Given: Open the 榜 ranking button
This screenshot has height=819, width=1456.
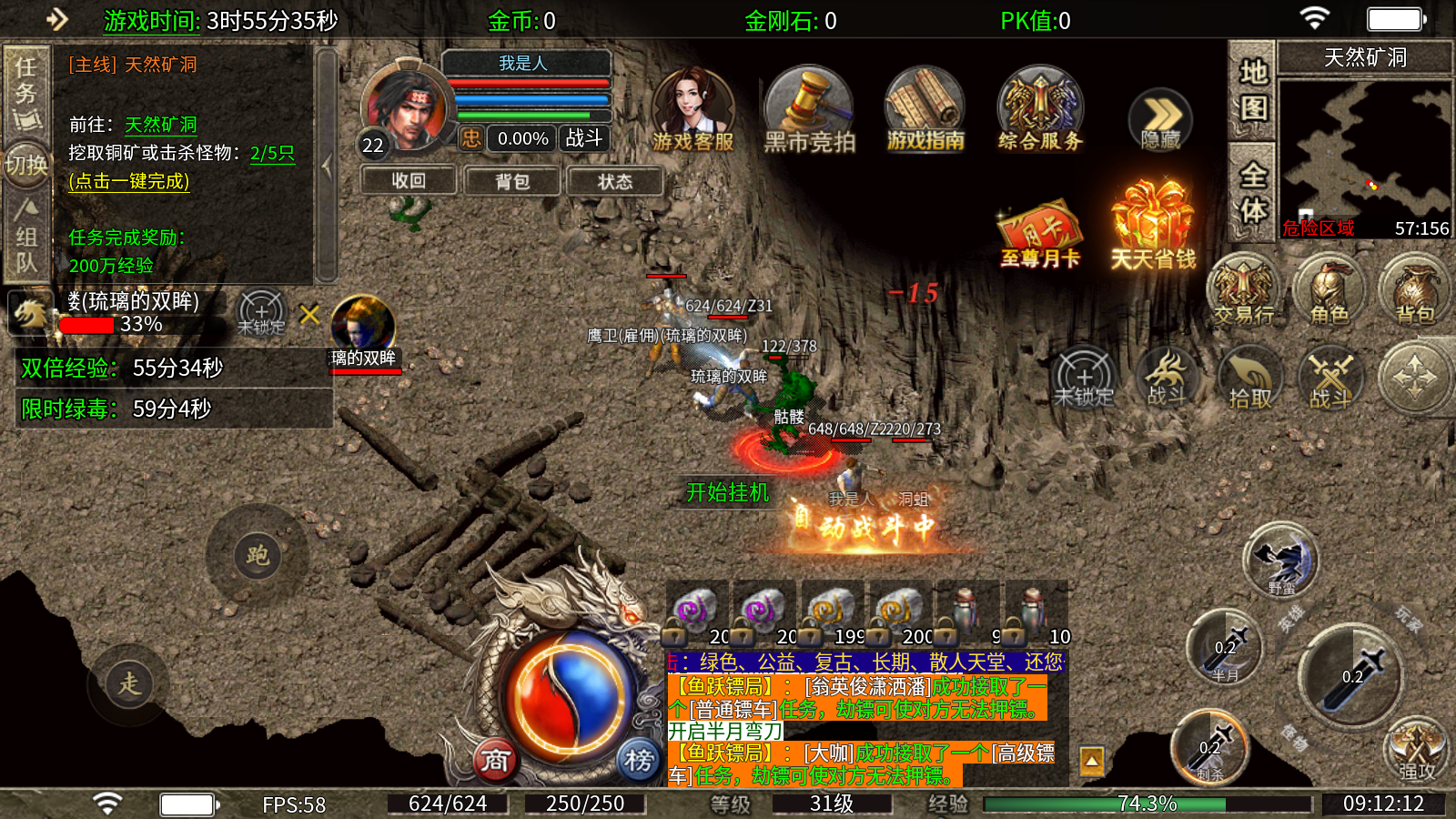Looking at the screenshot, I should 639,760.
